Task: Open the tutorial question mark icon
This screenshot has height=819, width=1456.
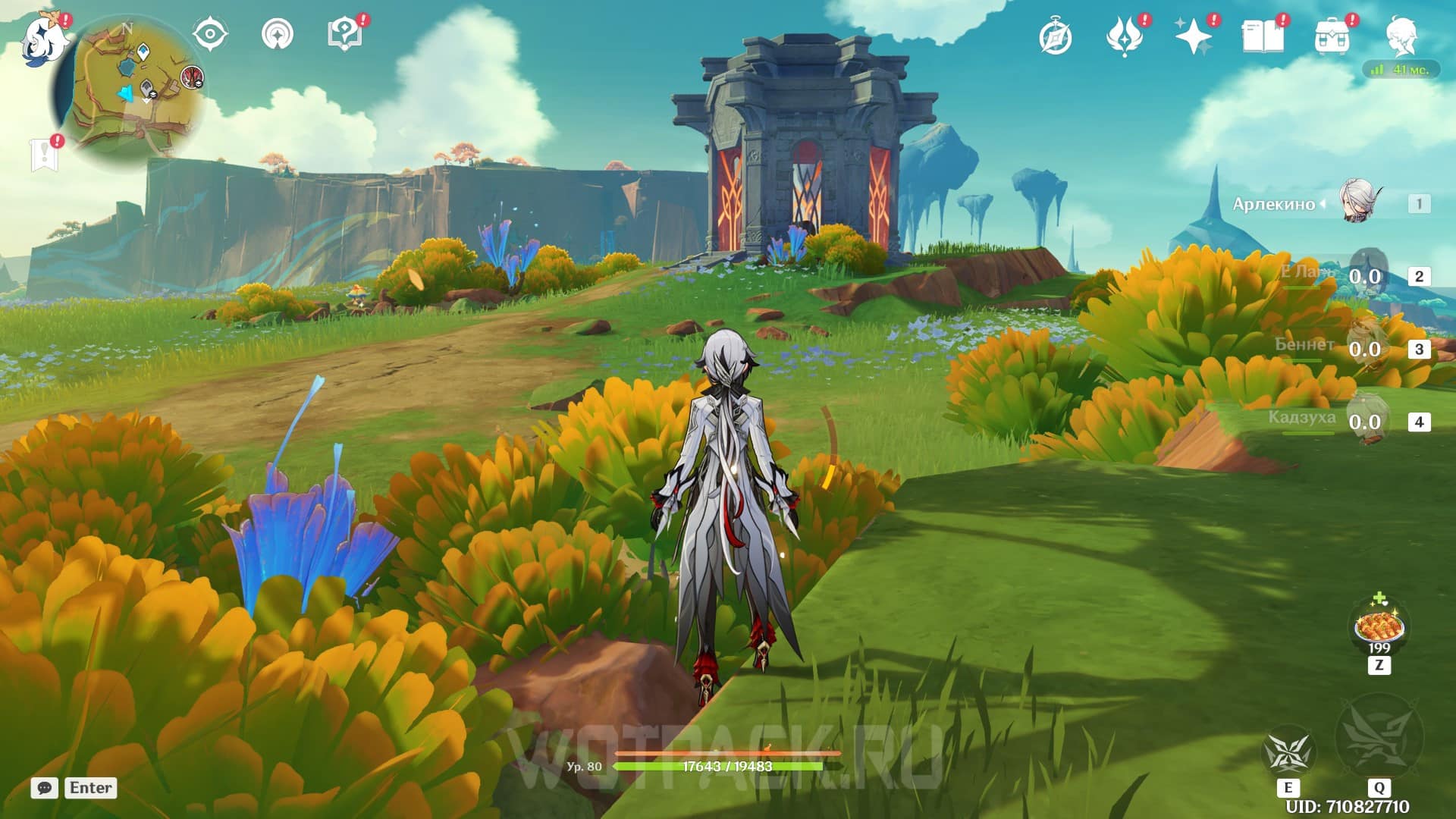Action: (344, 35)
